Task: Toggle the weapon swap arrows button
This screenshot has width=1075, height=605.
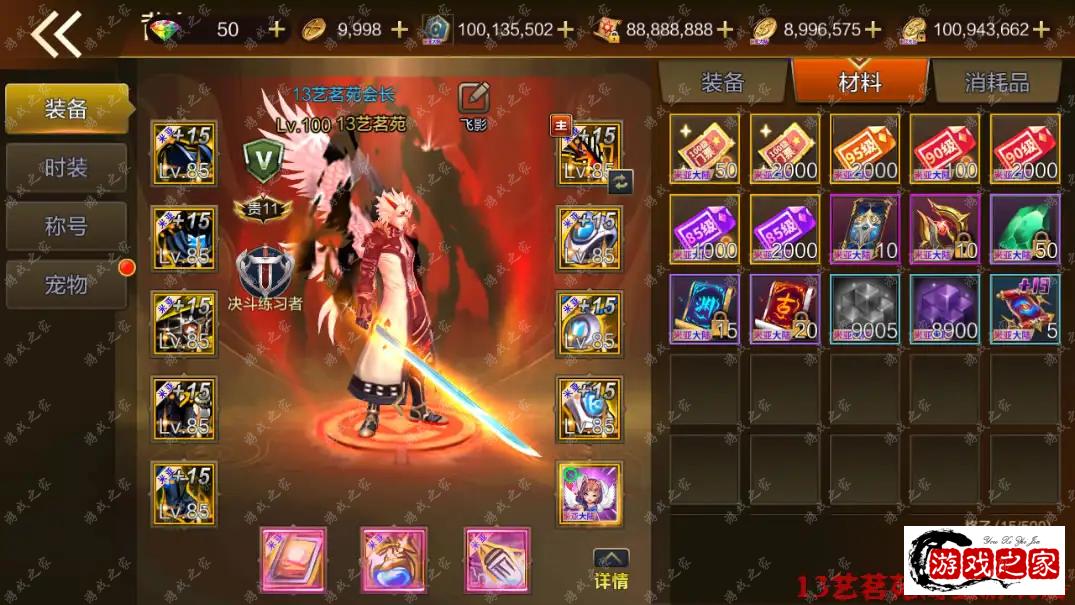Action: pos(620,181)
